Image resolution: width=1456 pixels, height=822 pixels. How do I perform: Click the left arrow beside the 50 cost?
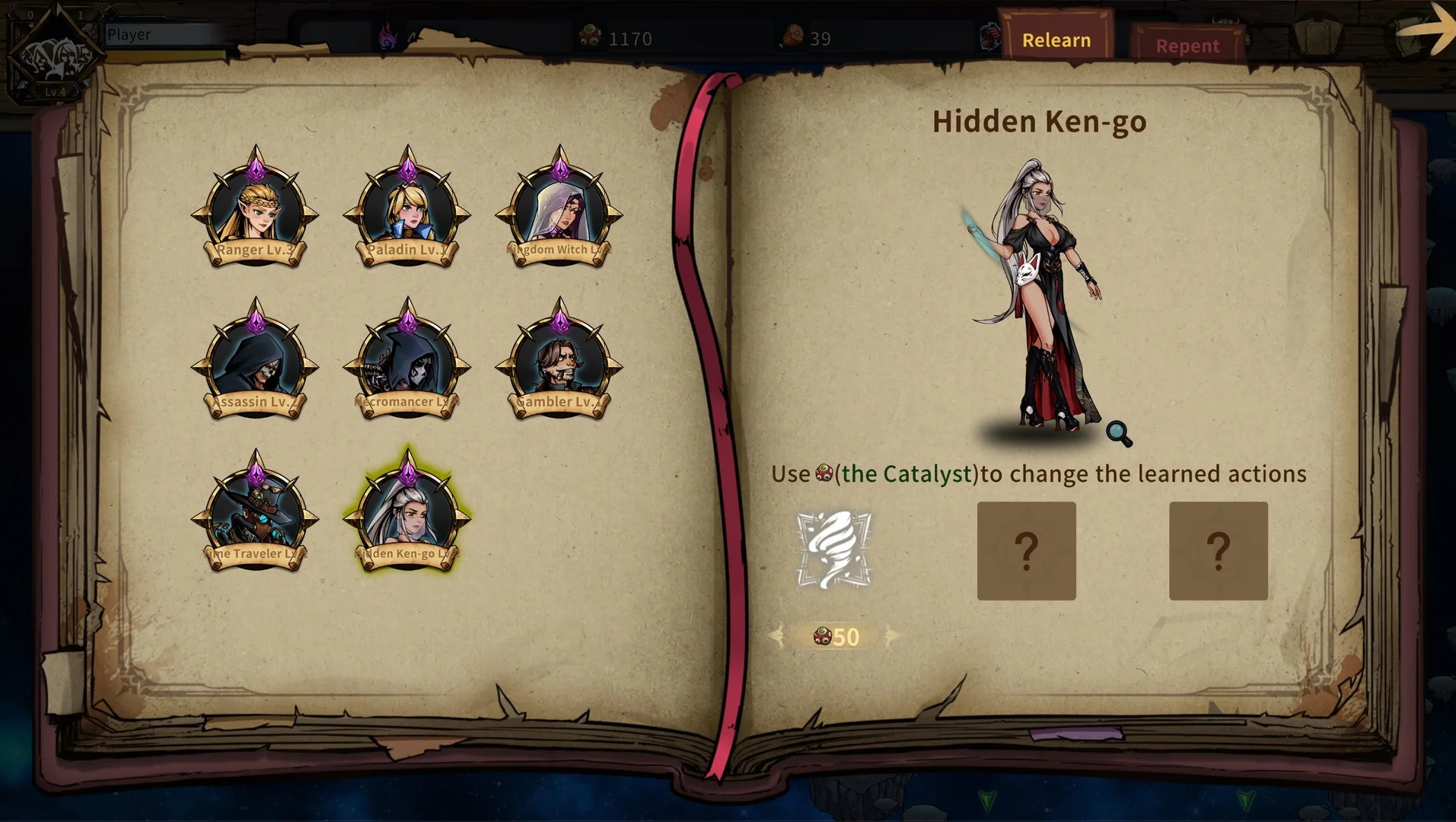pos(777,636)
